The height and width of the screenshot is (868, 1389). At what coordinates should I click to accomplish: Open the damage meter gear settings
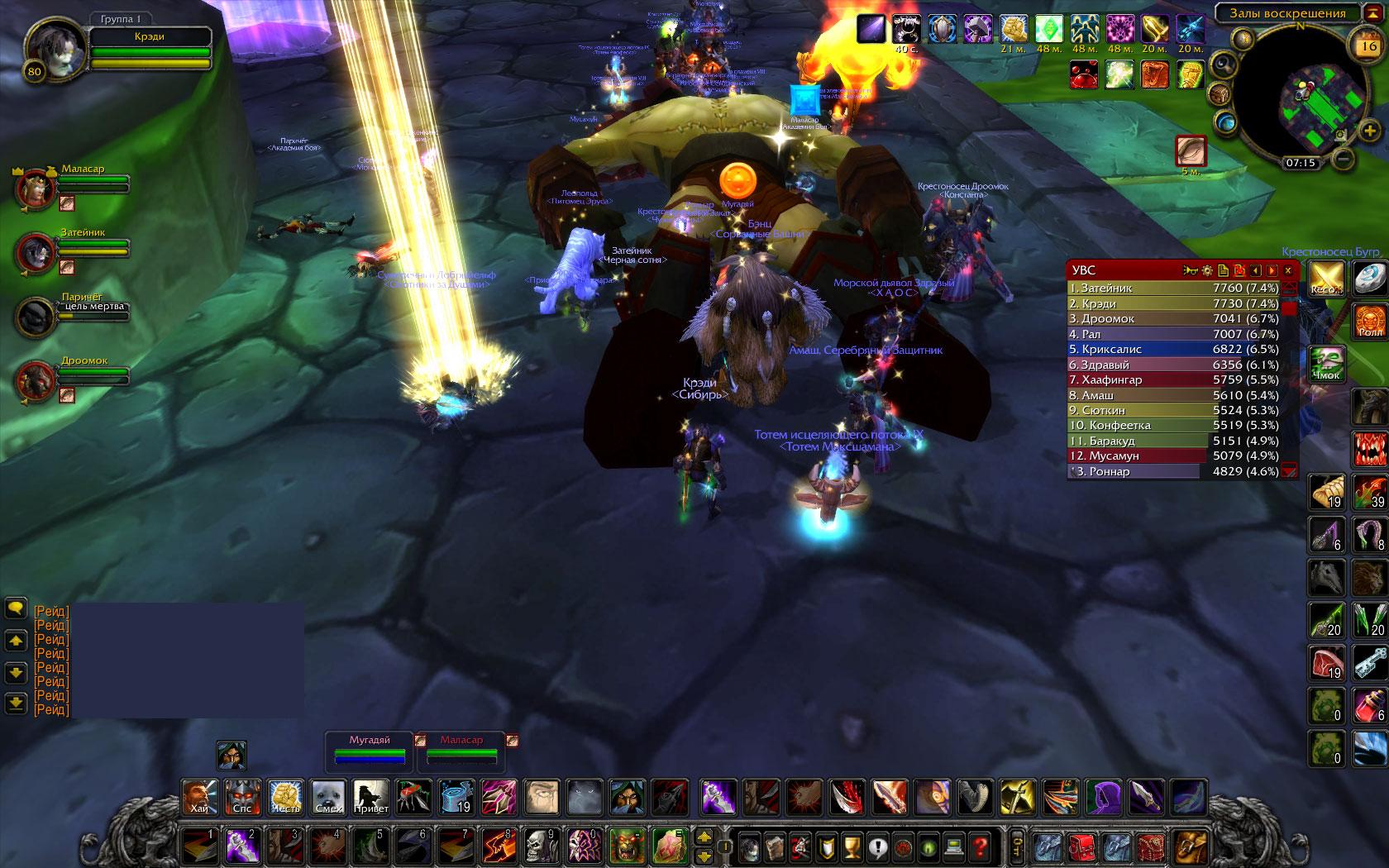coord(1206,270)
